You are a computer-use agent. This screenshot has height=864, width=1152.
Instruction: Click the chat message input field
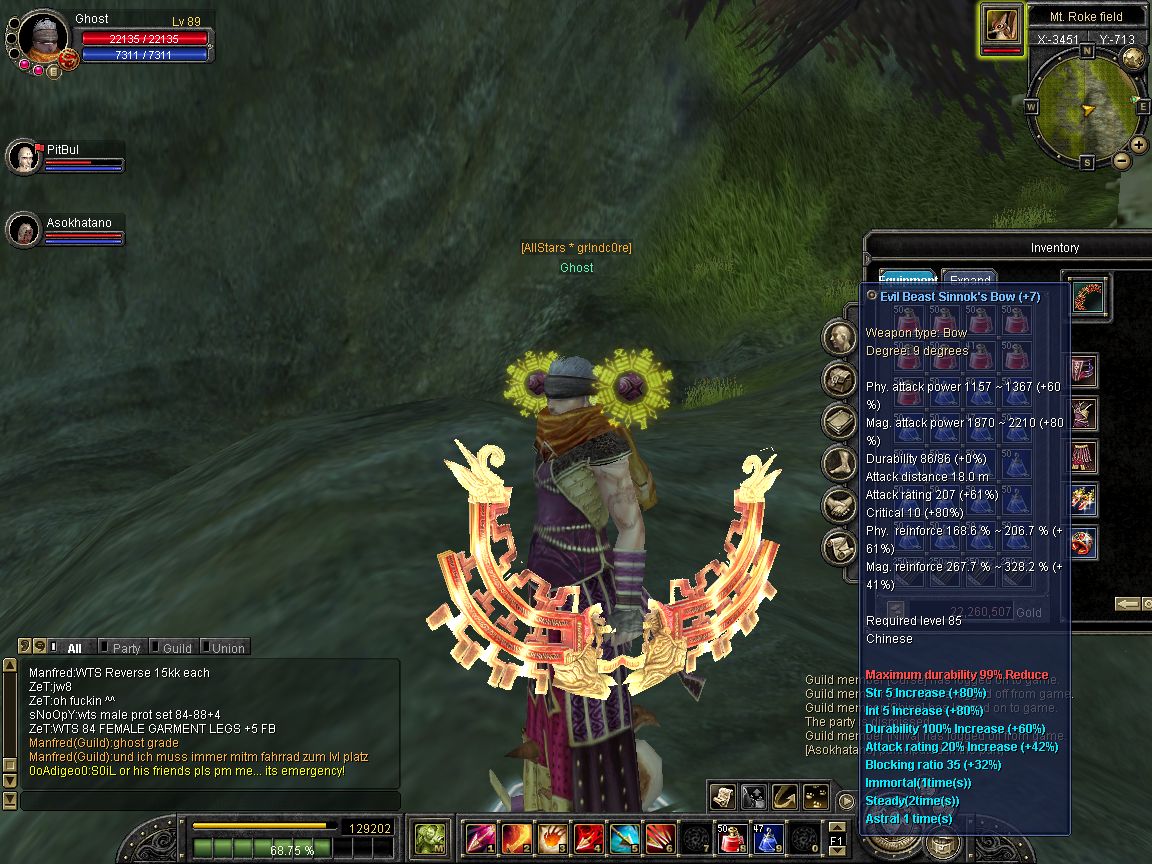(210, 801)
